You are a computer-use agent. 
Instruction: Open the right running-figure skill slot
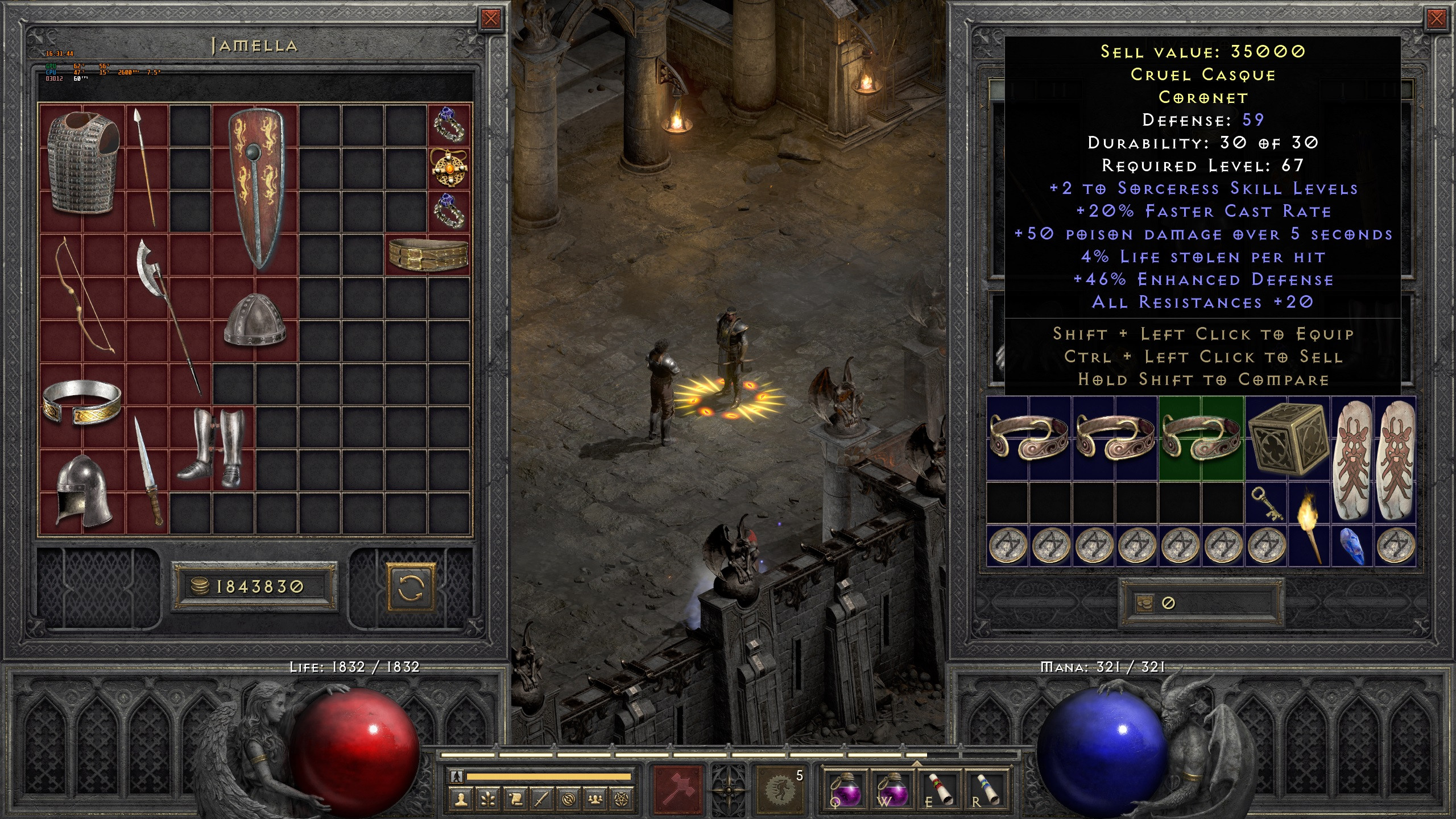780,789
